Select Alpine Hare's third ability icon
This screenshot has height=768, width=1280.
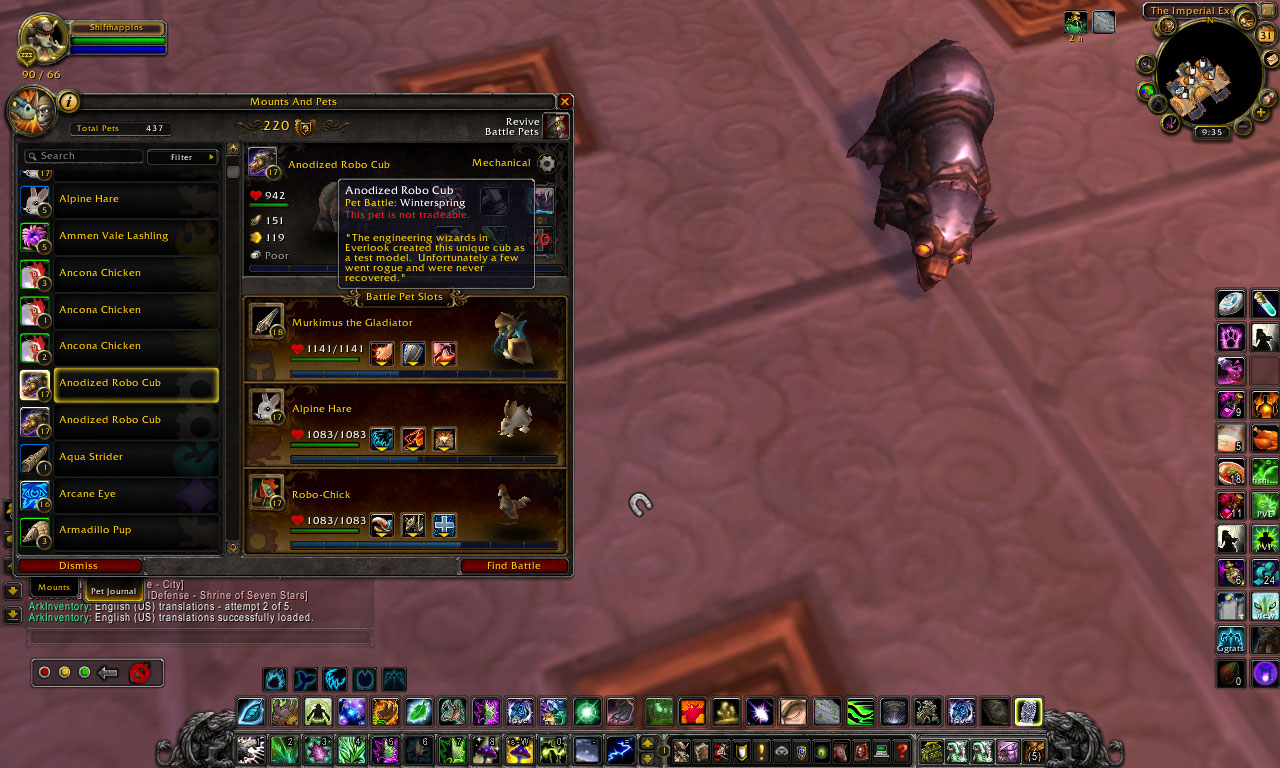[443, 440]
